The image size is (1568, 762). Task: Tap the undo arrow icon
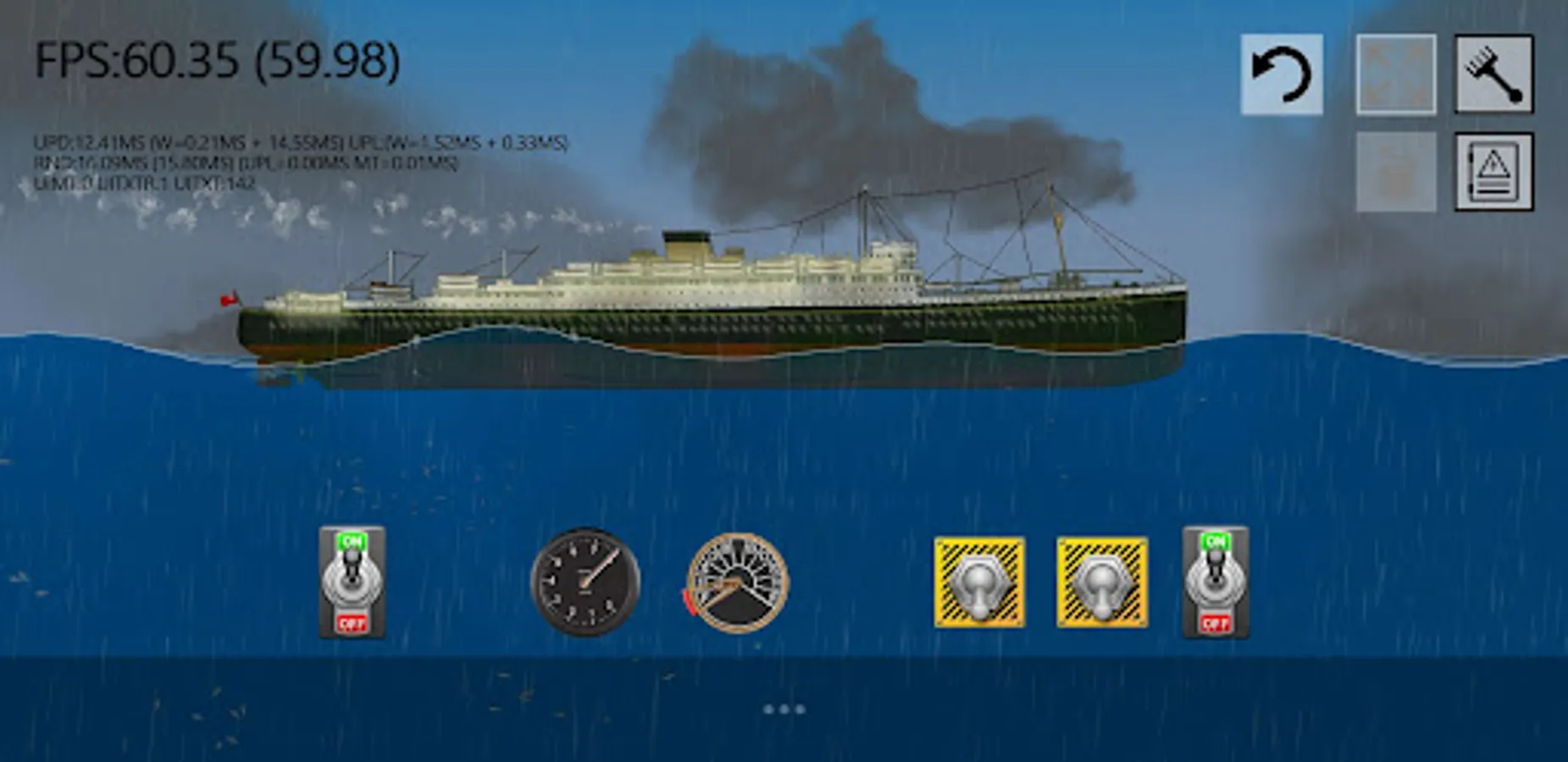click(x=1282, y=75)
